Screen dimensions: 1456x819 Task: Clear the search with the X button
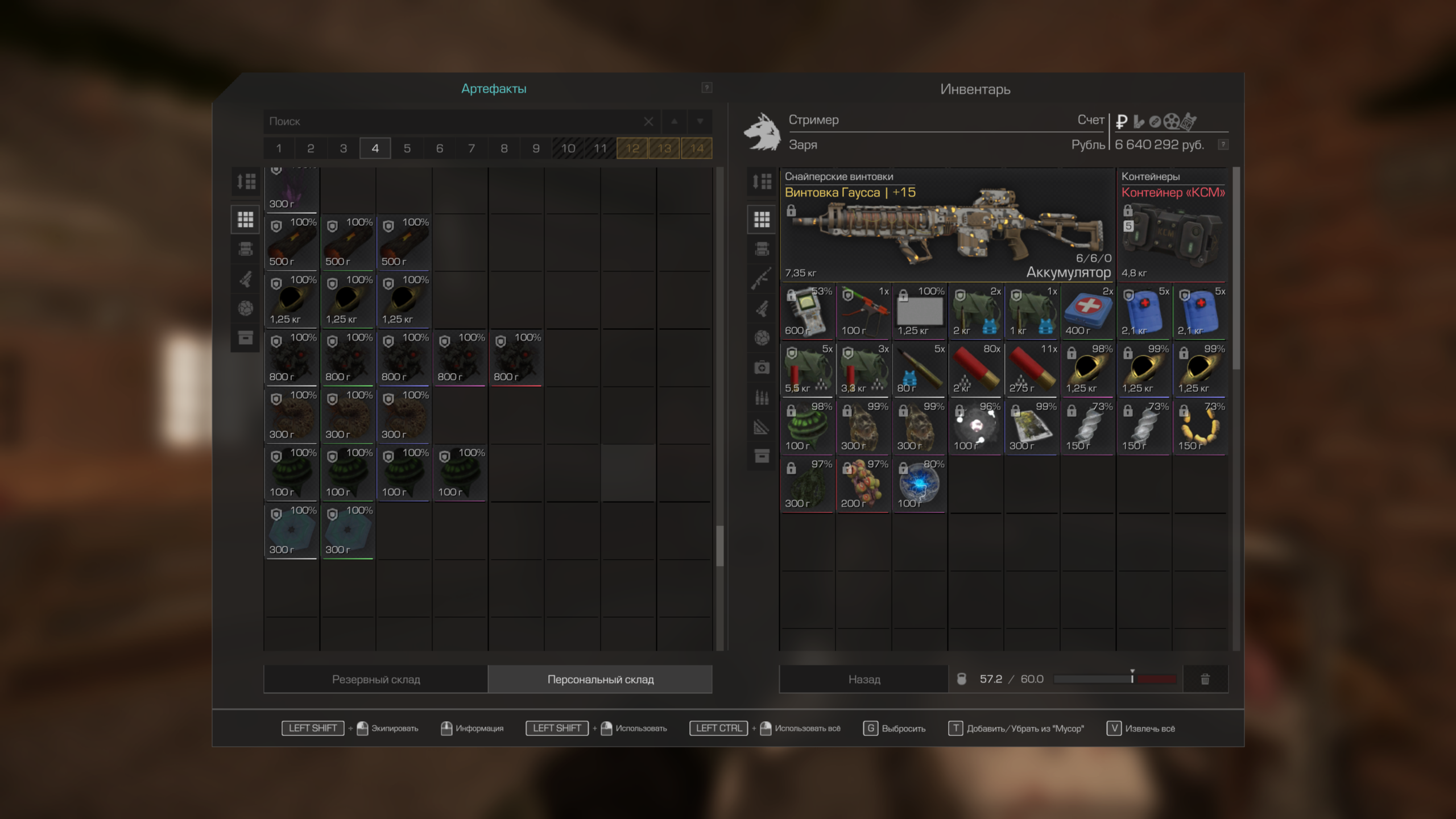click(648, 121)
